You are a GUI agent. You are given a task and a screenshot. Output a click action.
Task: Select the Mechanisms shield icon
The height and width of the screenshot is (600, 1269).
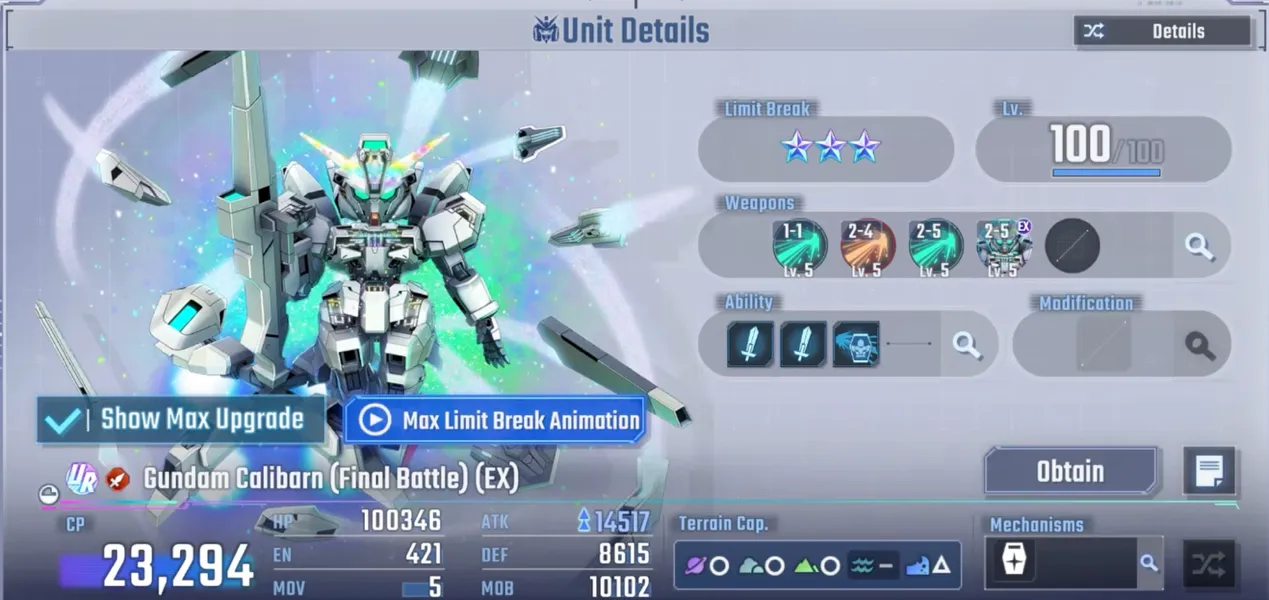(1013, 563)
